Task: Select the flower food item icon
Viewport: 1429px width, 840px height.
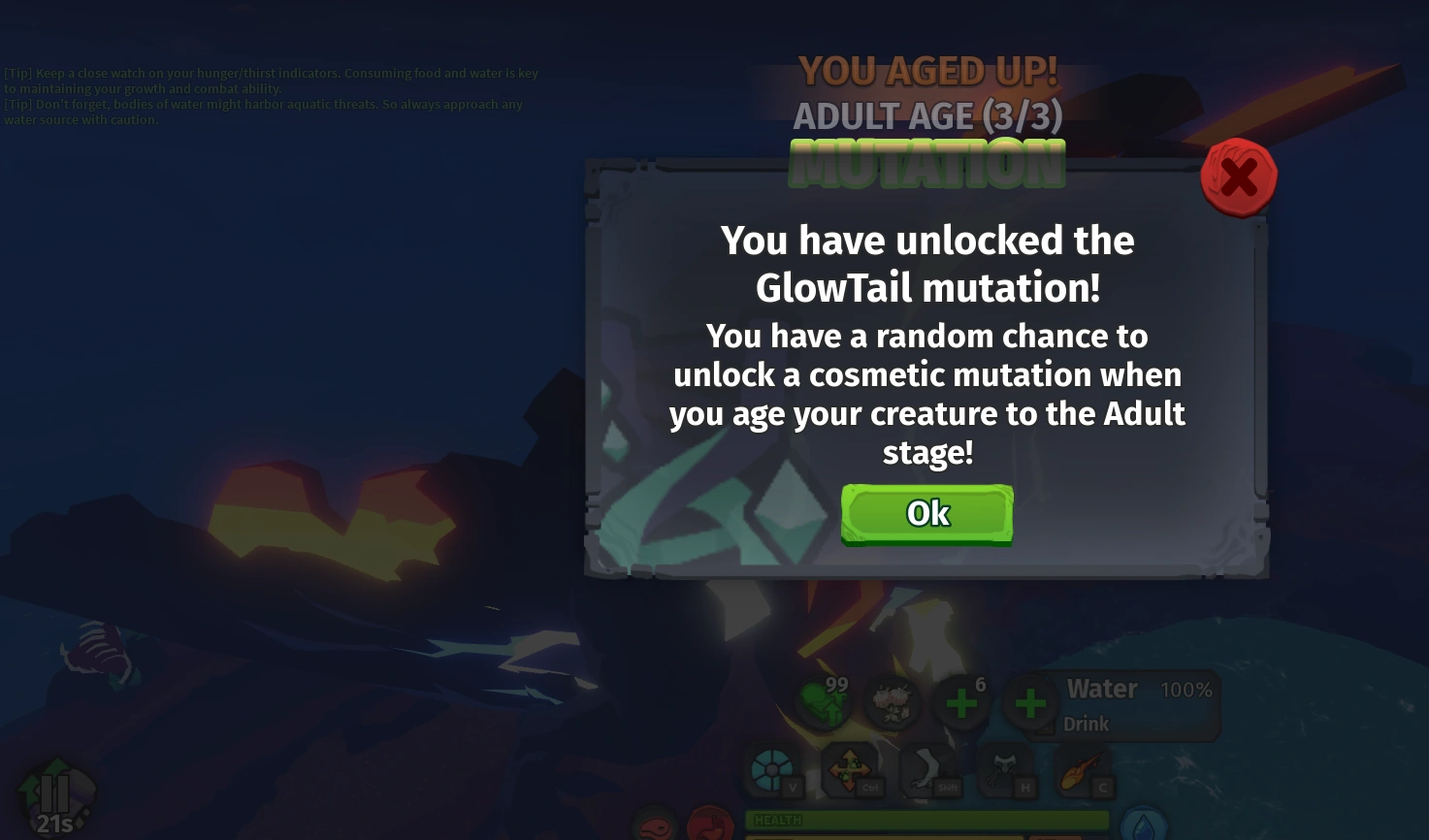Action: click(893, 703)
